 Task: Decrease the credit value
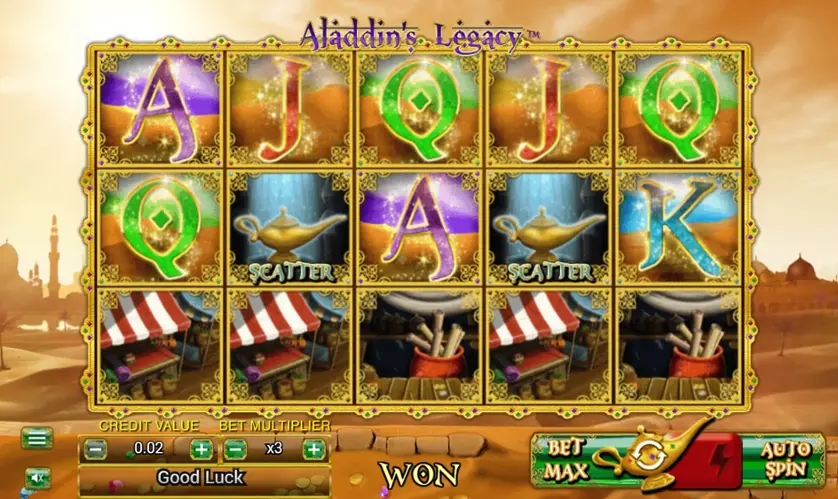(x=96, y=449)
